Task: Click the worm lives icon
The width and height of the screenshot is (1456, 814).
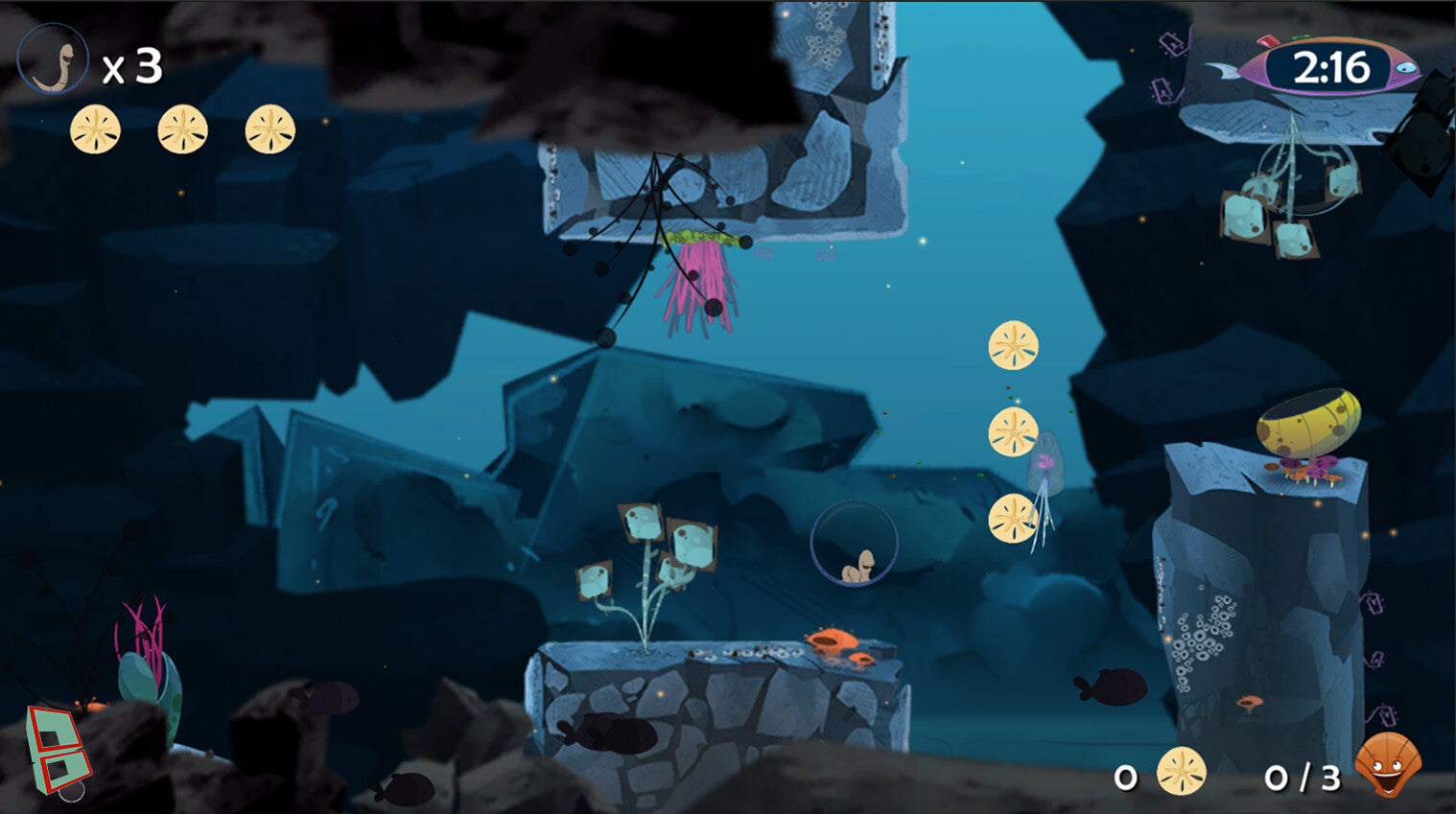Action: 53,60
